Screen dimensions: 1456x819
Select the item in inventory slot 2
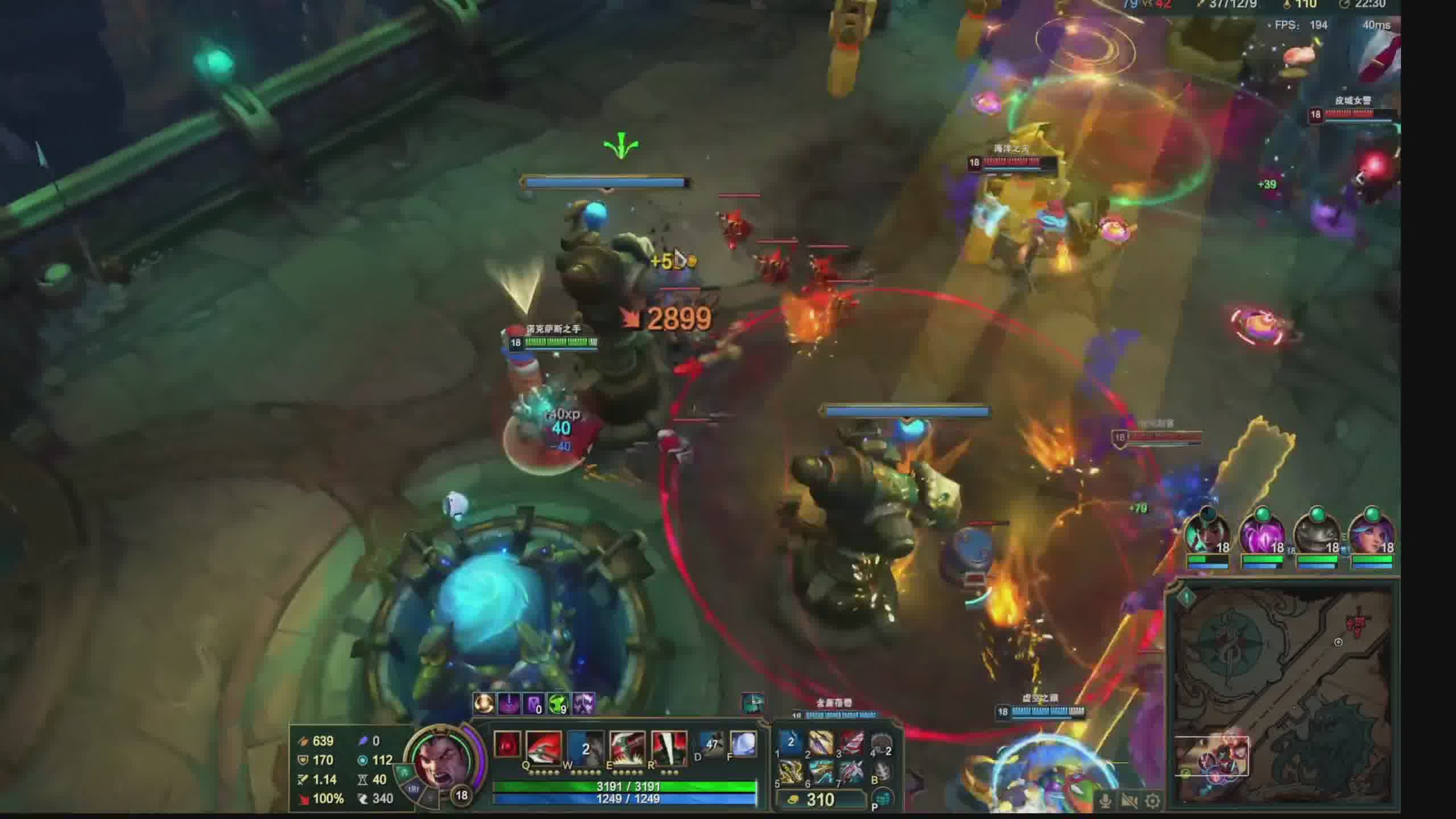pos(820,742)
